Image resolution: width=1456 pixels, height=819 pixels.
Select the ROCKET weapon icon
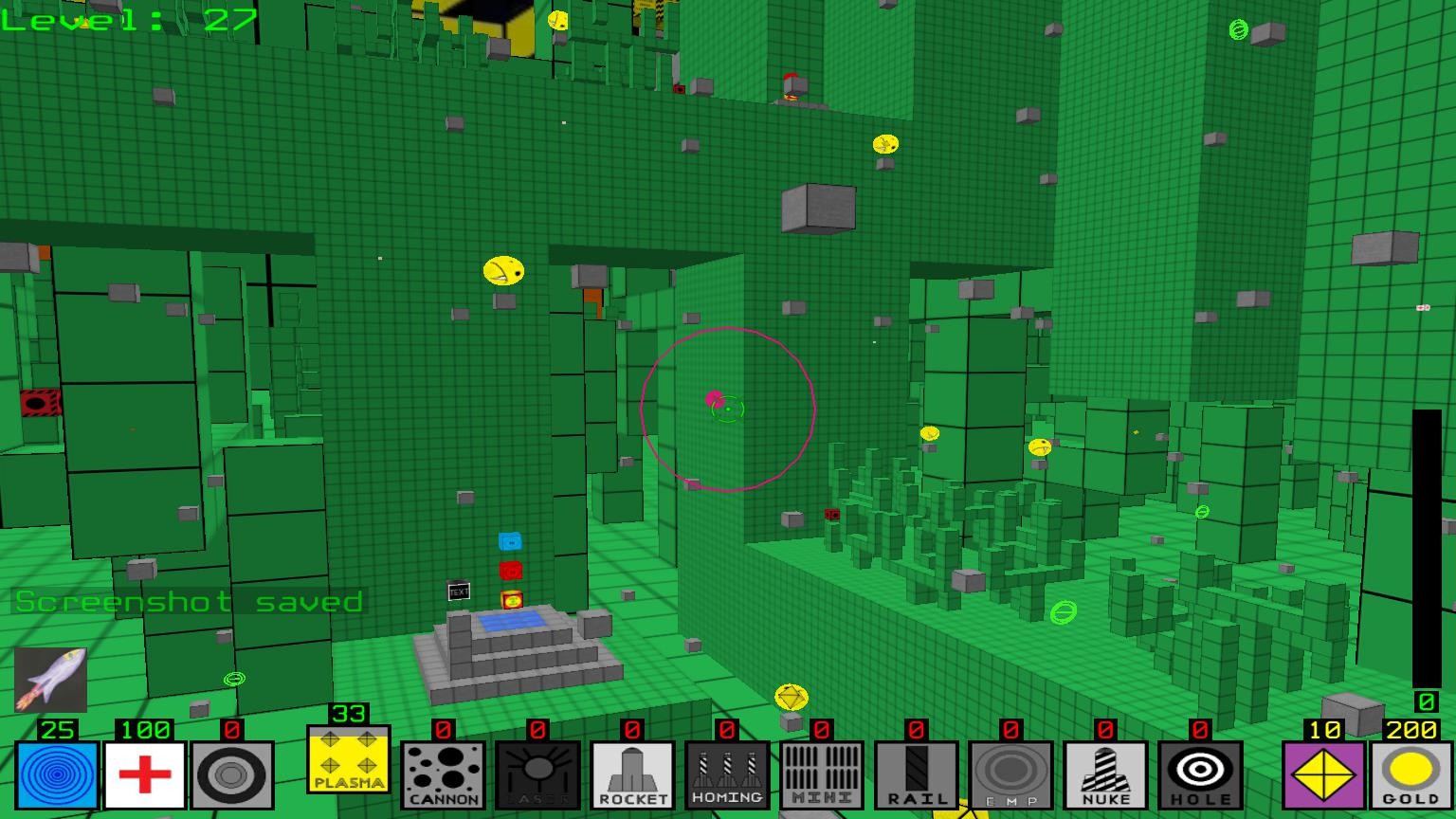(631, 773)
